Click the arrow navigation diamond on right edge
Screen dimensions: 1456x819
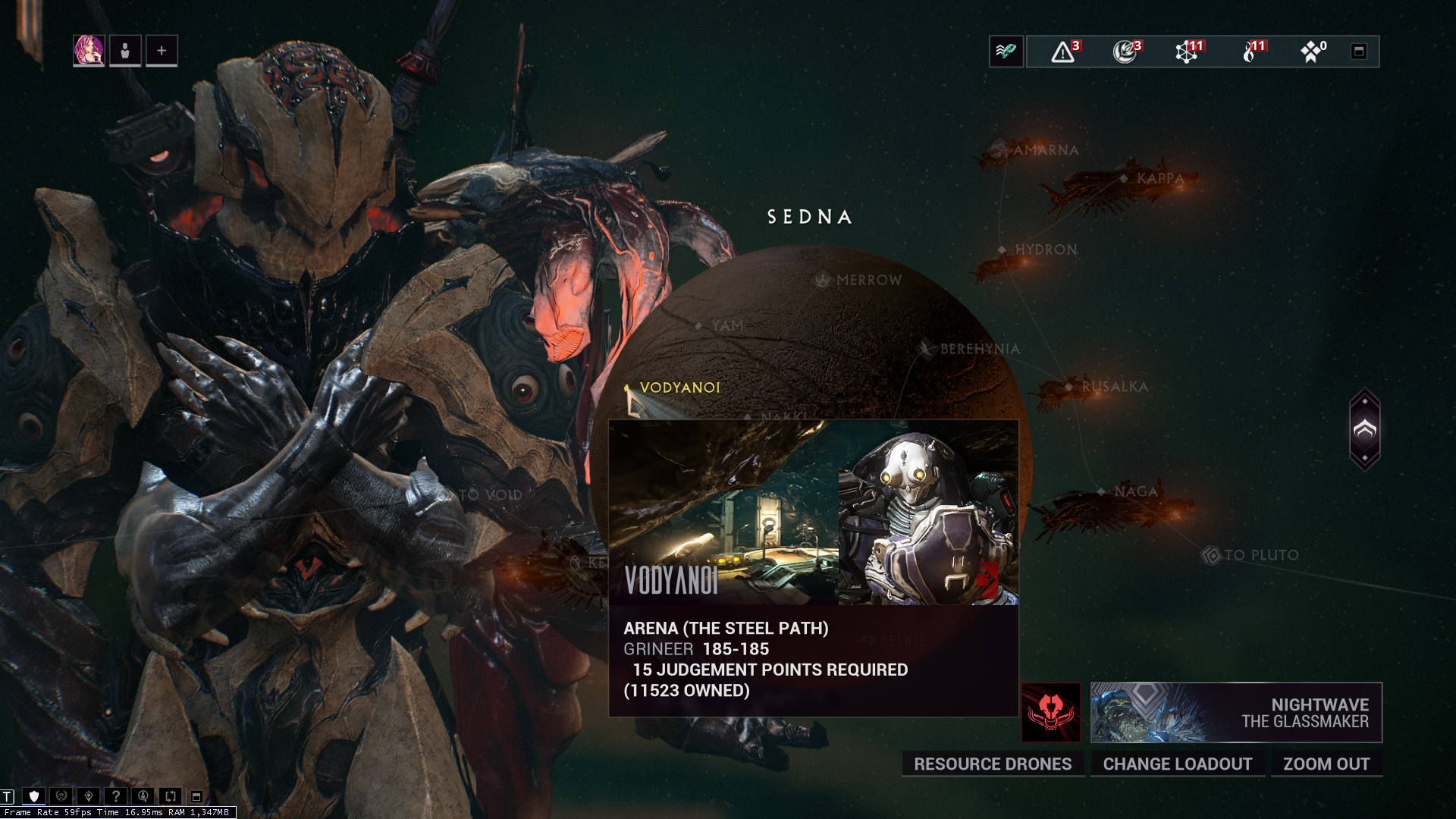1364,430
